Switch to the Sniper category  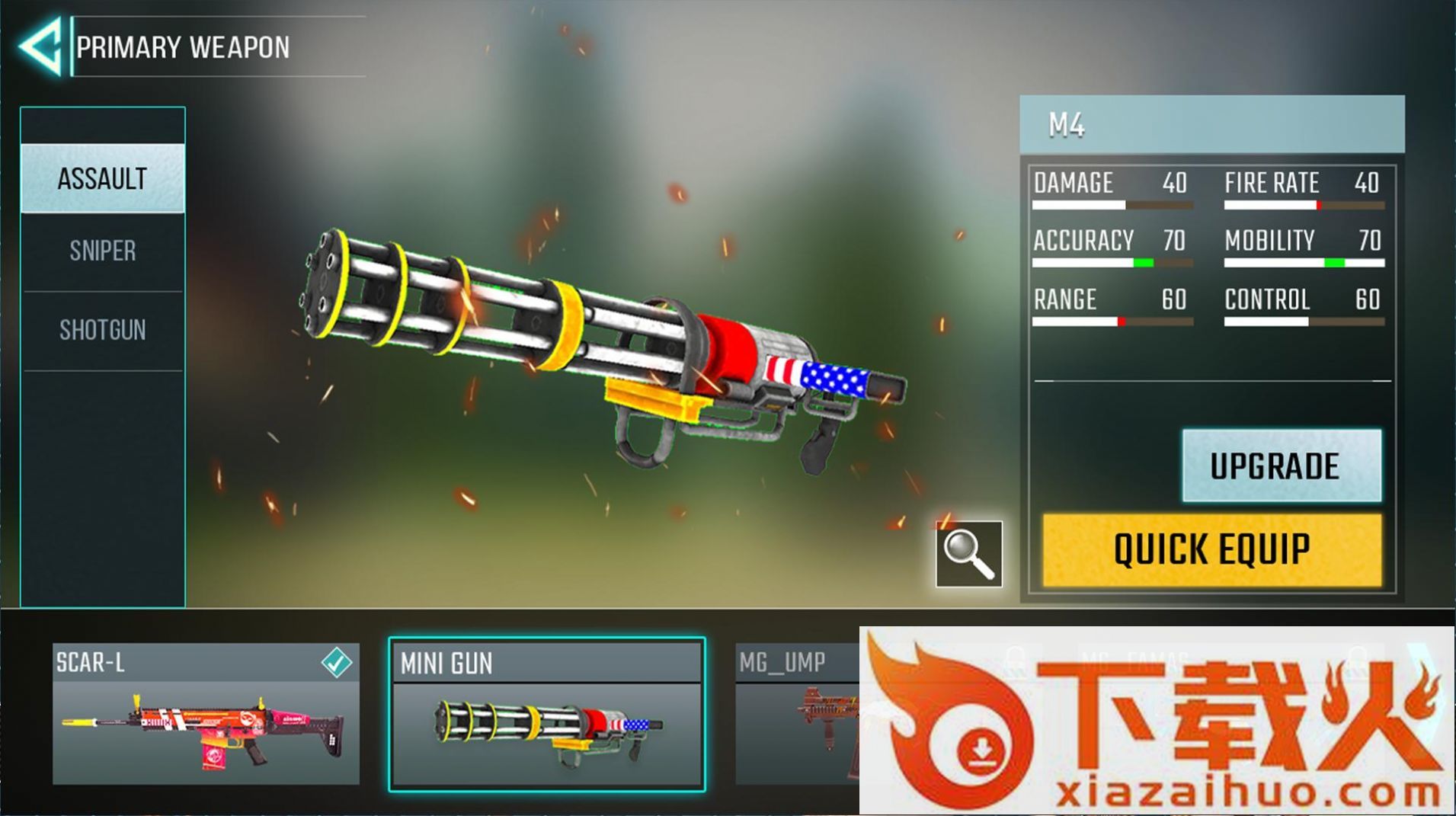point(103,251)
